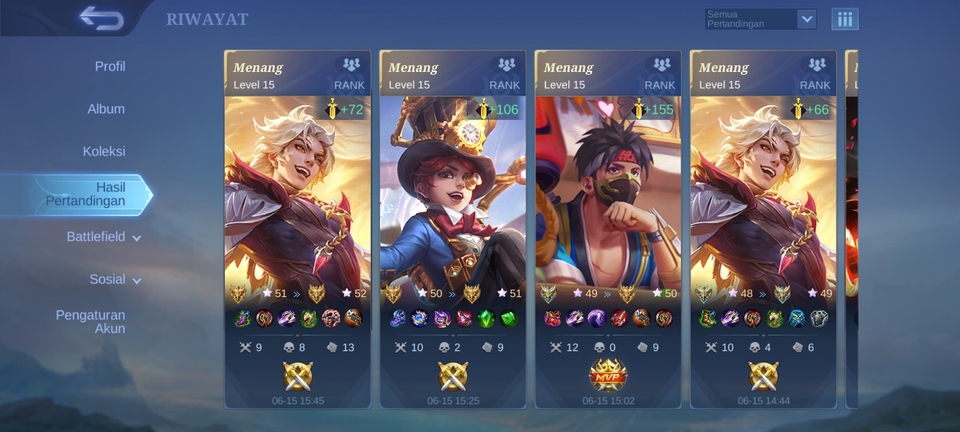Open the Profil tab
Image resolution: width=960 pixels, height=432 pixels.
point(110,67)
